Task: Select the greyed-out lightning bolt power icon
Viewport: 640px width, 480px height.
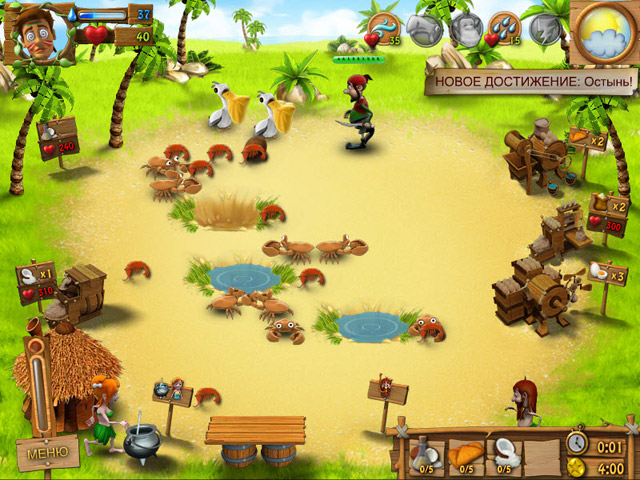Action: (x=546, y=28)
